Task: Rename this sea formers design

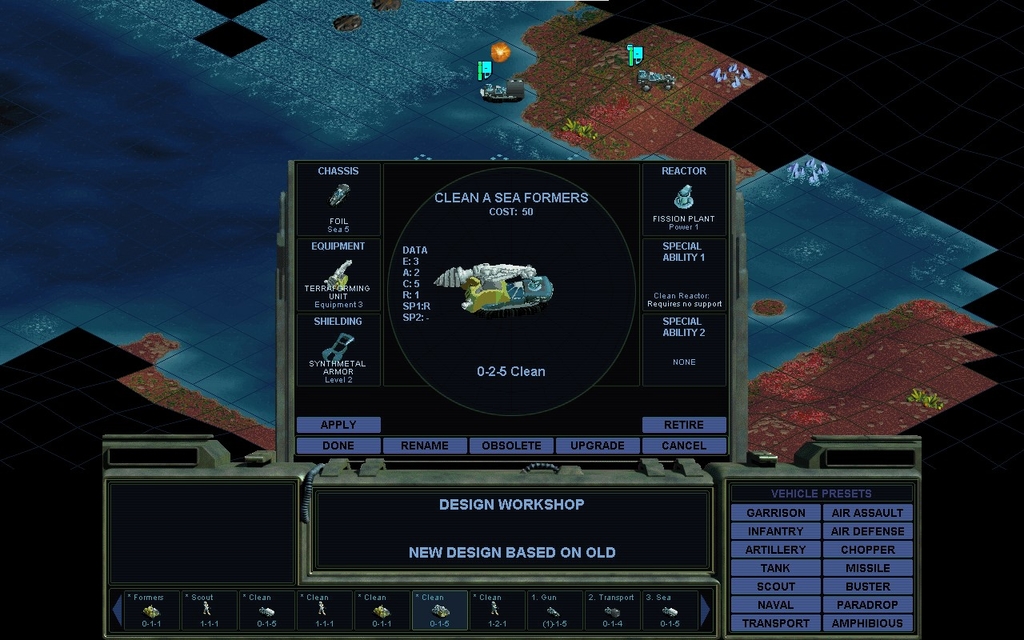Action: [424, 446]
